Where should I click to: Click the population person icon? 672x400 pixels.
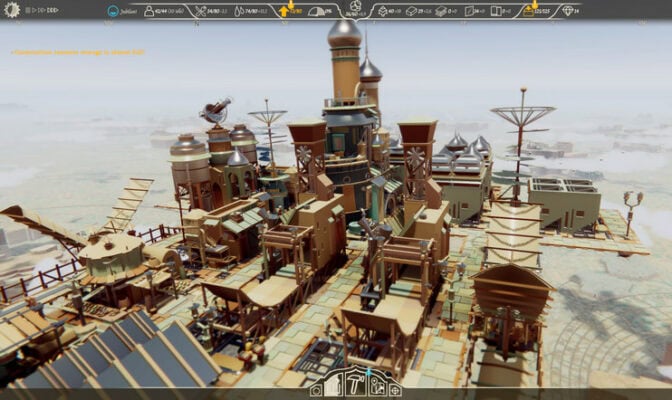coord(149,11)
